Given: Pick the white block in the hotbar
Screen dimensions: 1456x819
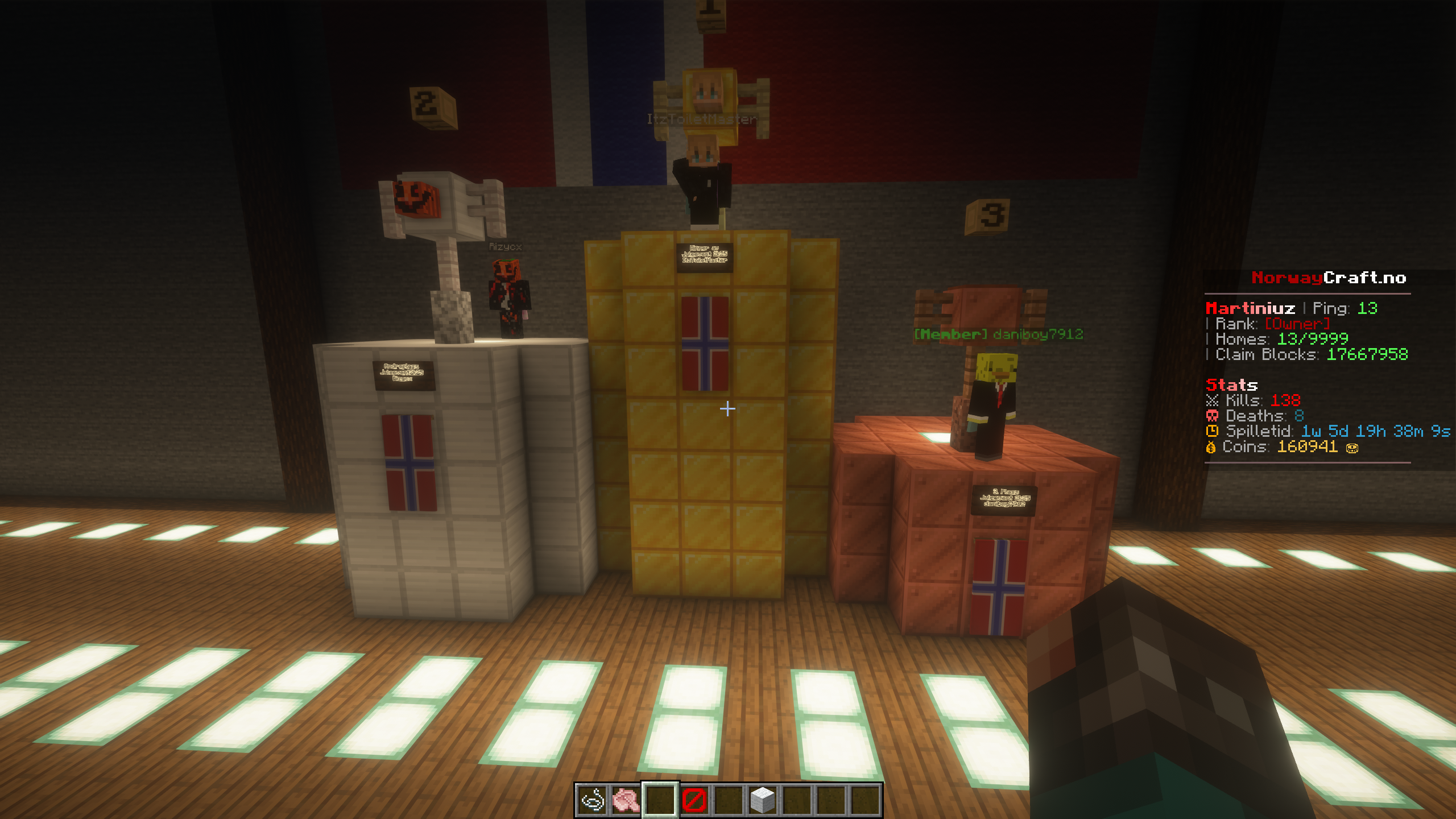Looking at the screenshot, I should tap(762, 800).
